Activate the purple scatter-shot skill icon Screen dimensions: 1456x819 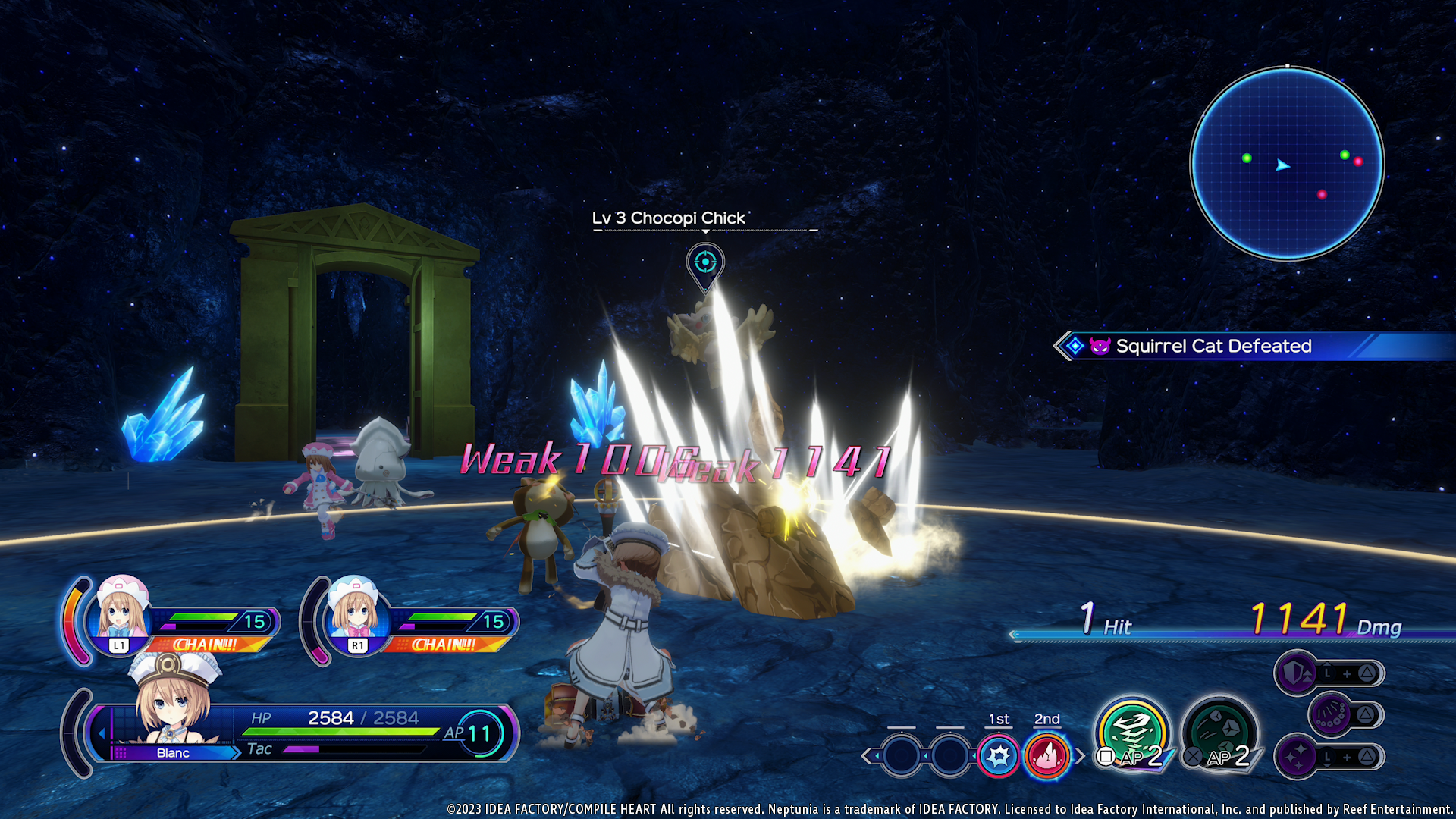tap(1331, 714)
